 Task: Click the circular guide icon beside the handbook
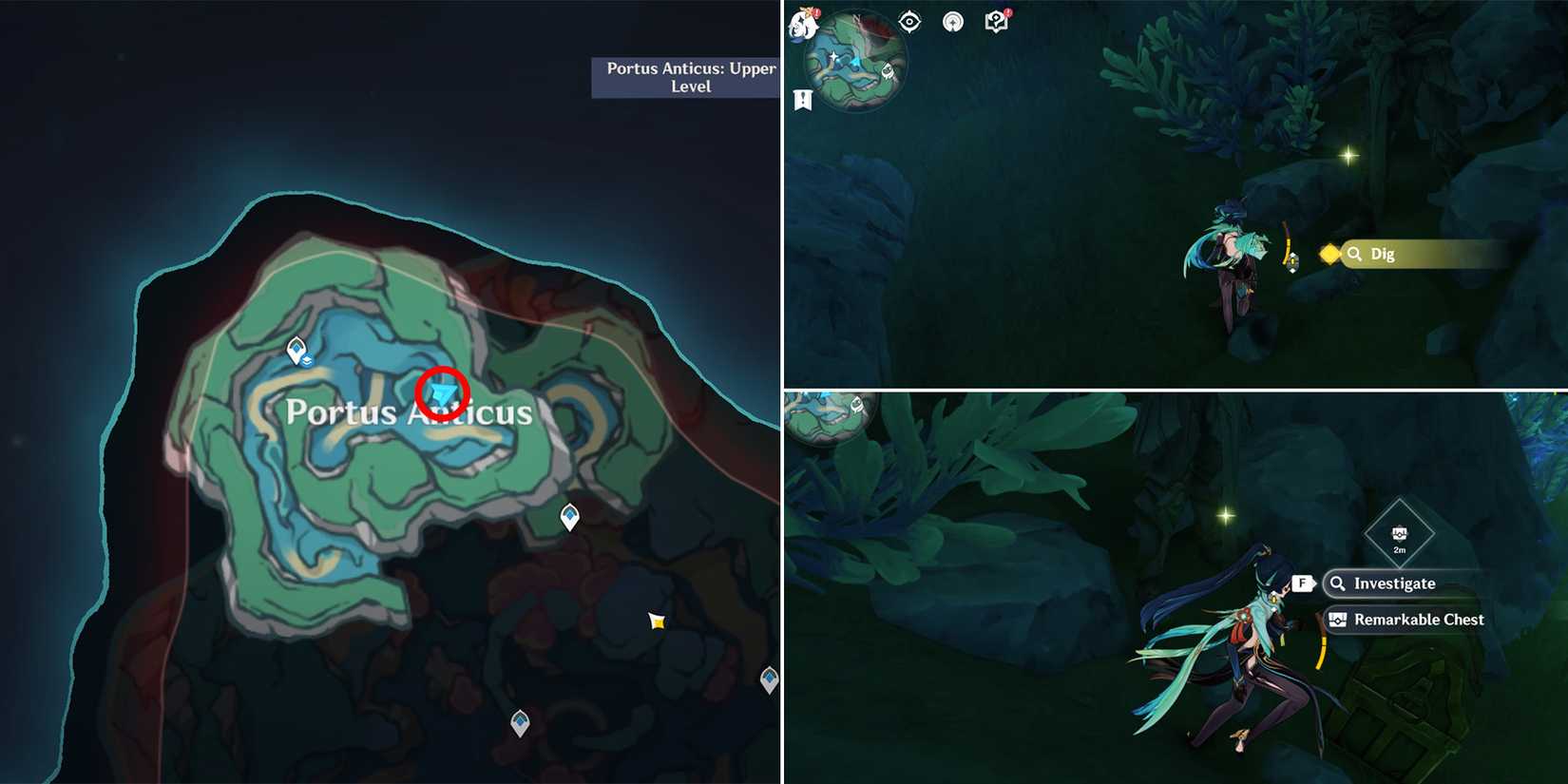(x=955, y=22)
